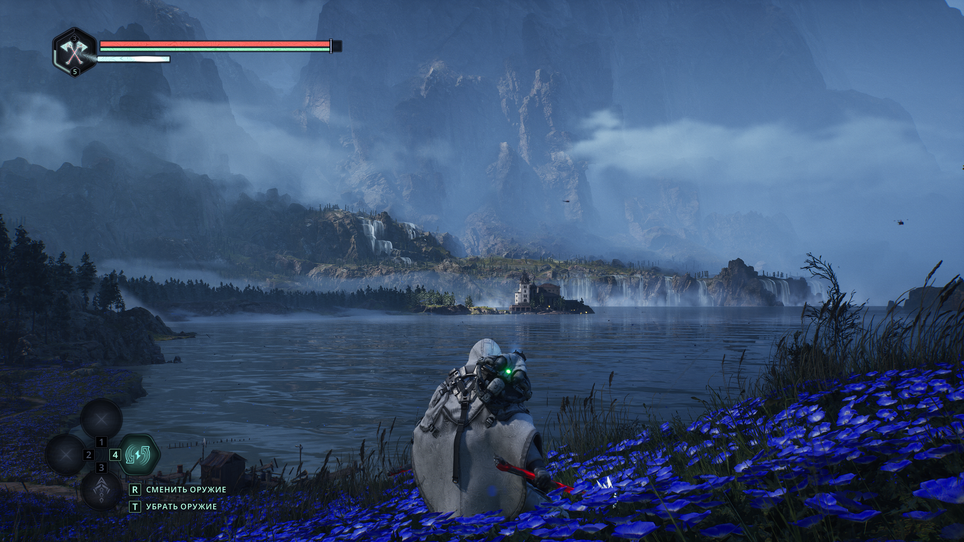The height and width of the screenshot is (542, 964).
Task: Click the crossed axes weapon emblem
Action: [x=74, y=51]
